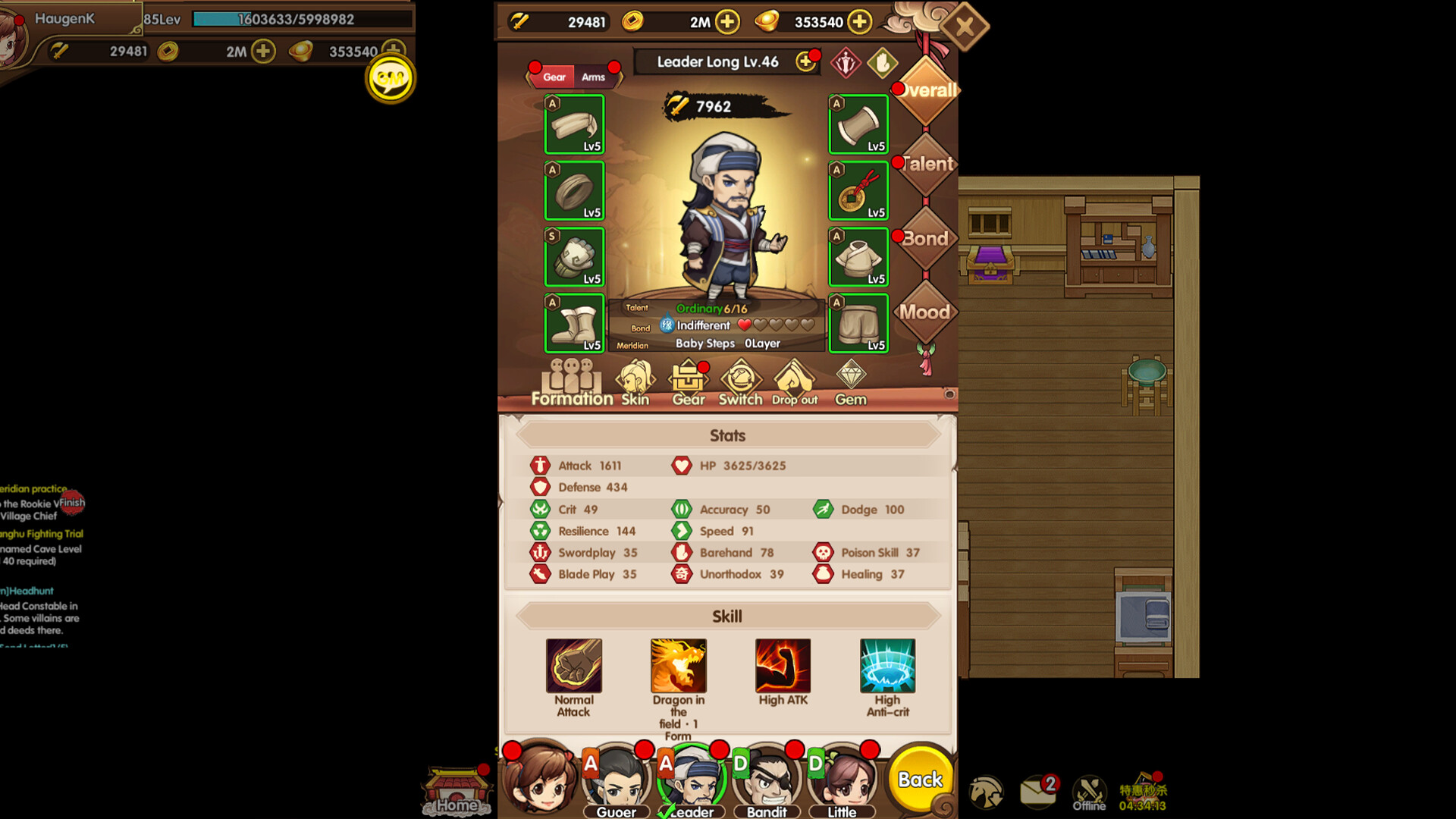Click the horse icon near the bottom right
Image resolution: width=1456 pixels, height=819 pixels.
[986, 792]
